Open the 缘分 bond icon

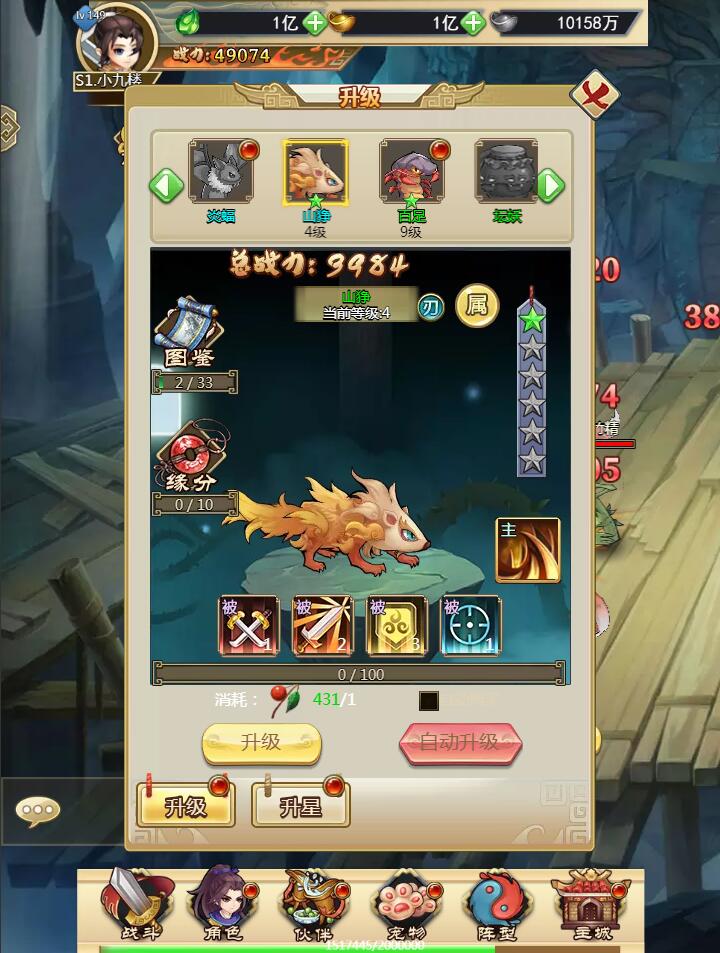coord(190,457)
